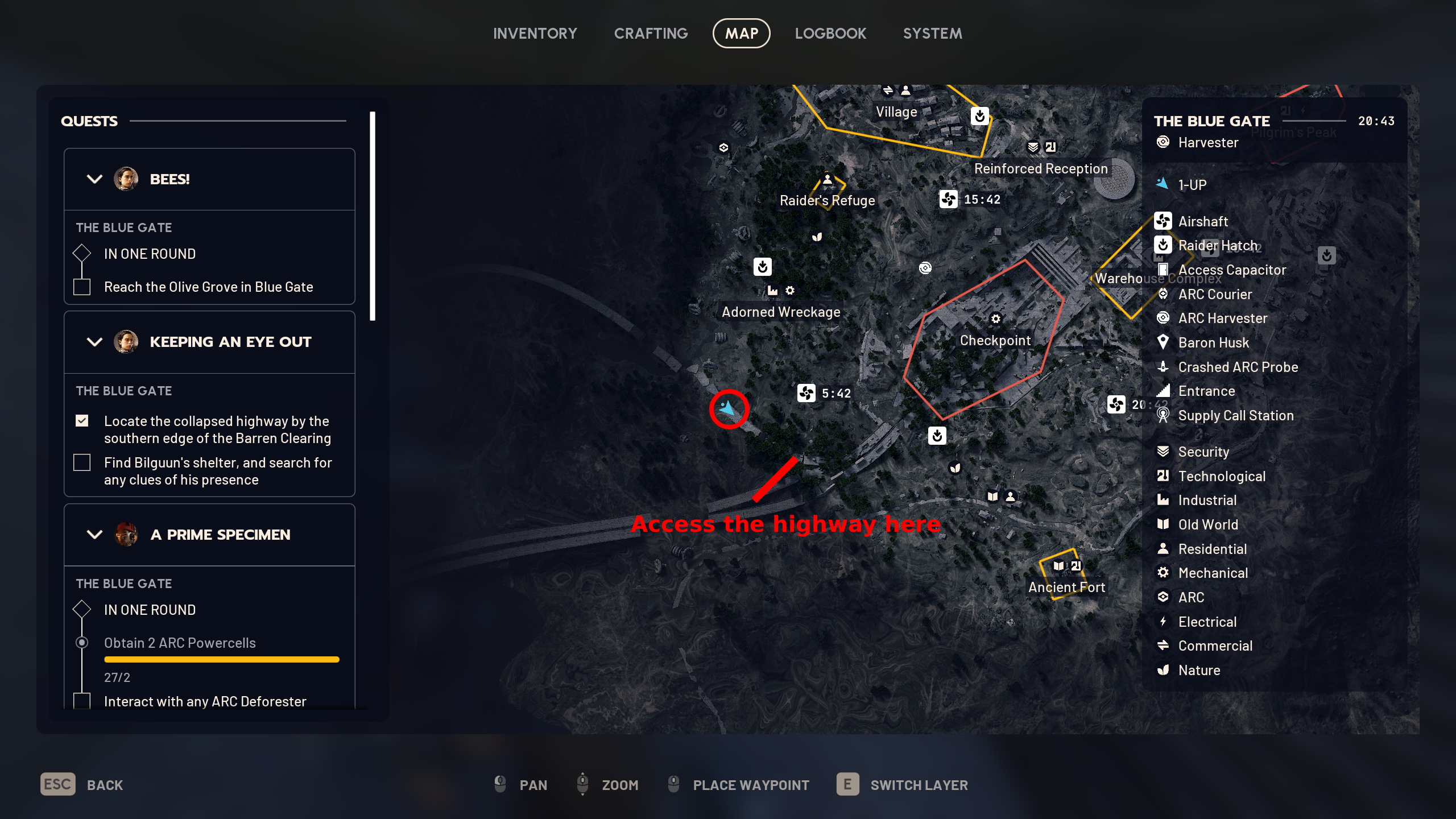Check the Find Bilguun's shelter objective
This screenshot has height=819, width=1456.
[82, 462]
